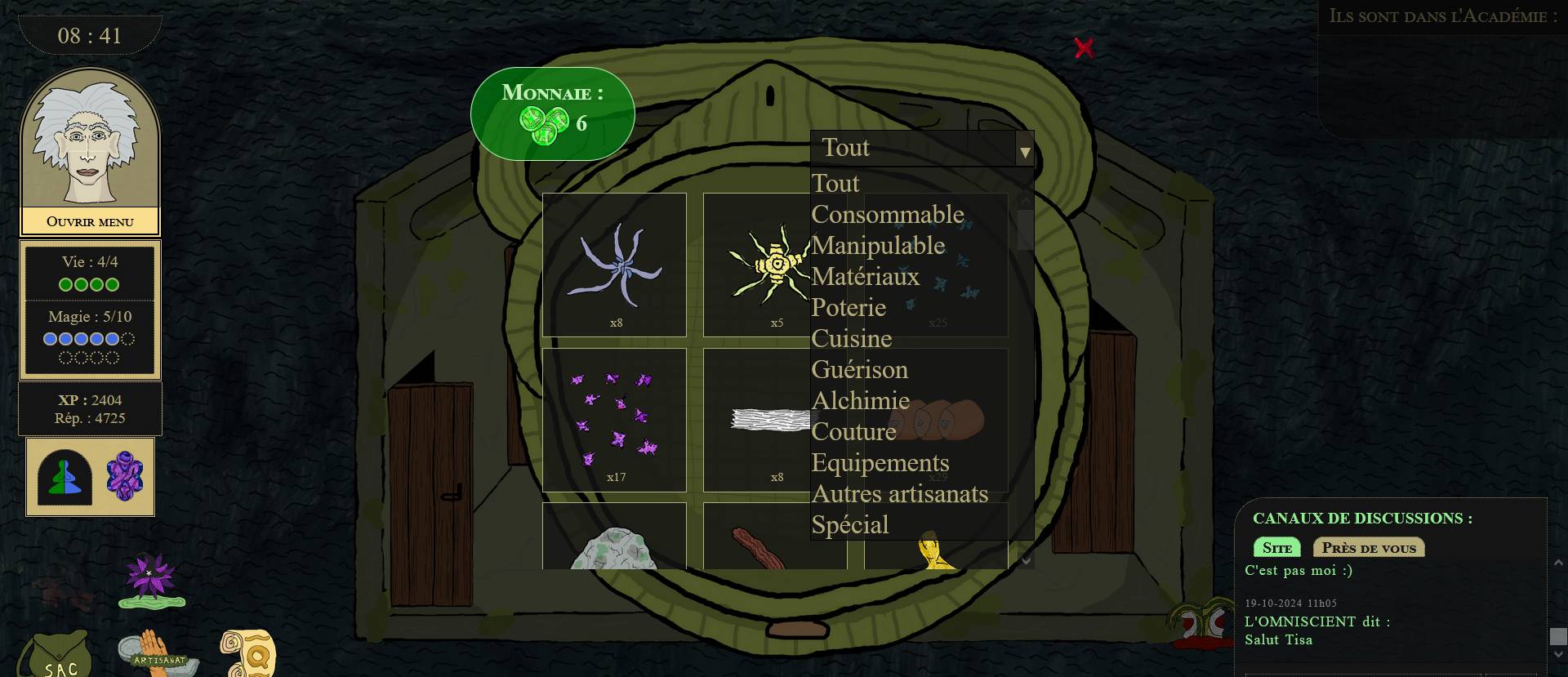Close the shop window with the red X
This screenshot has height=677, width=1568.
(1084, 48)
